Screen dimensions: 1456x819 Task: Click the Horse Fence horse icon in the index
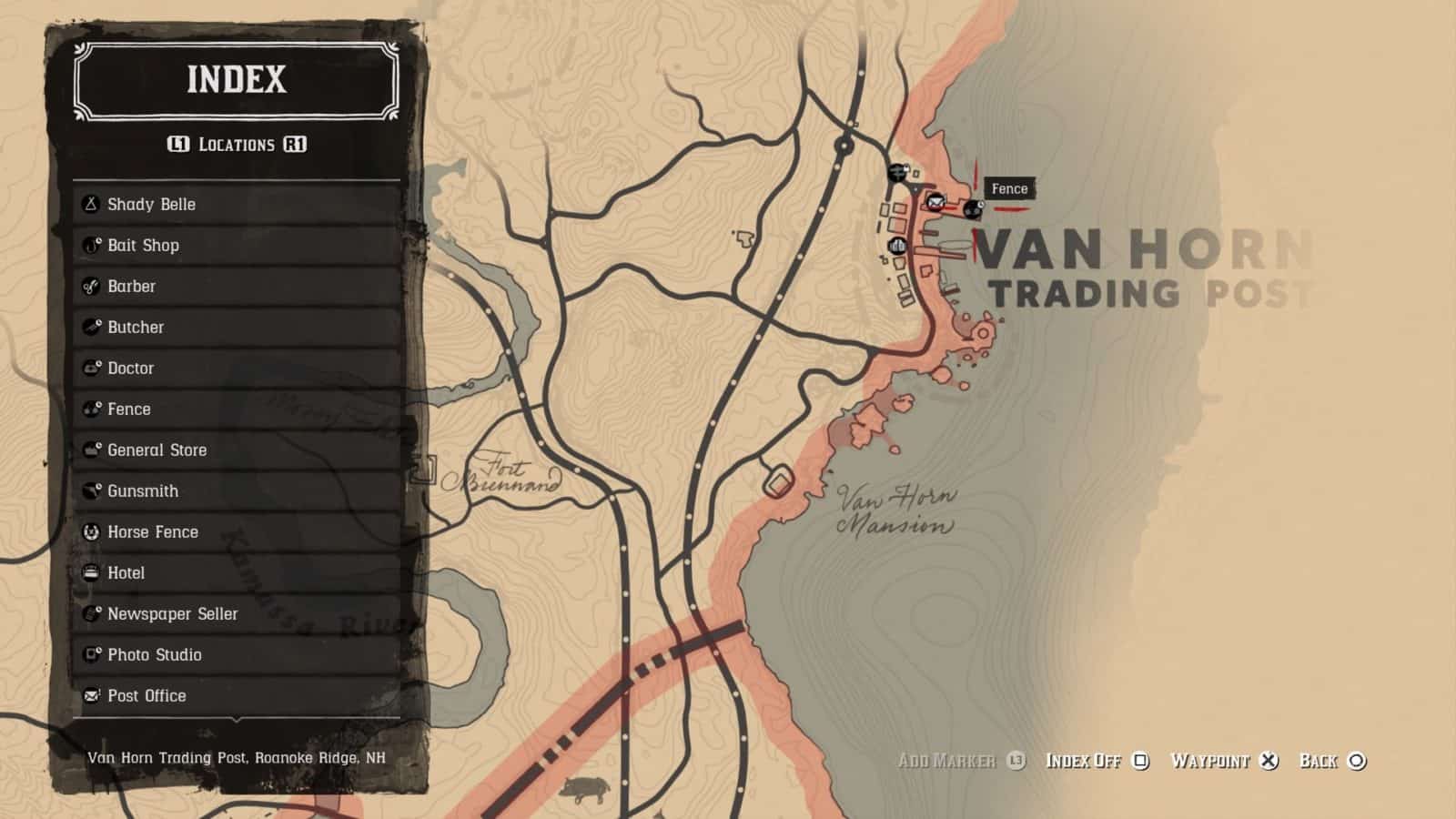pos(90,531)
